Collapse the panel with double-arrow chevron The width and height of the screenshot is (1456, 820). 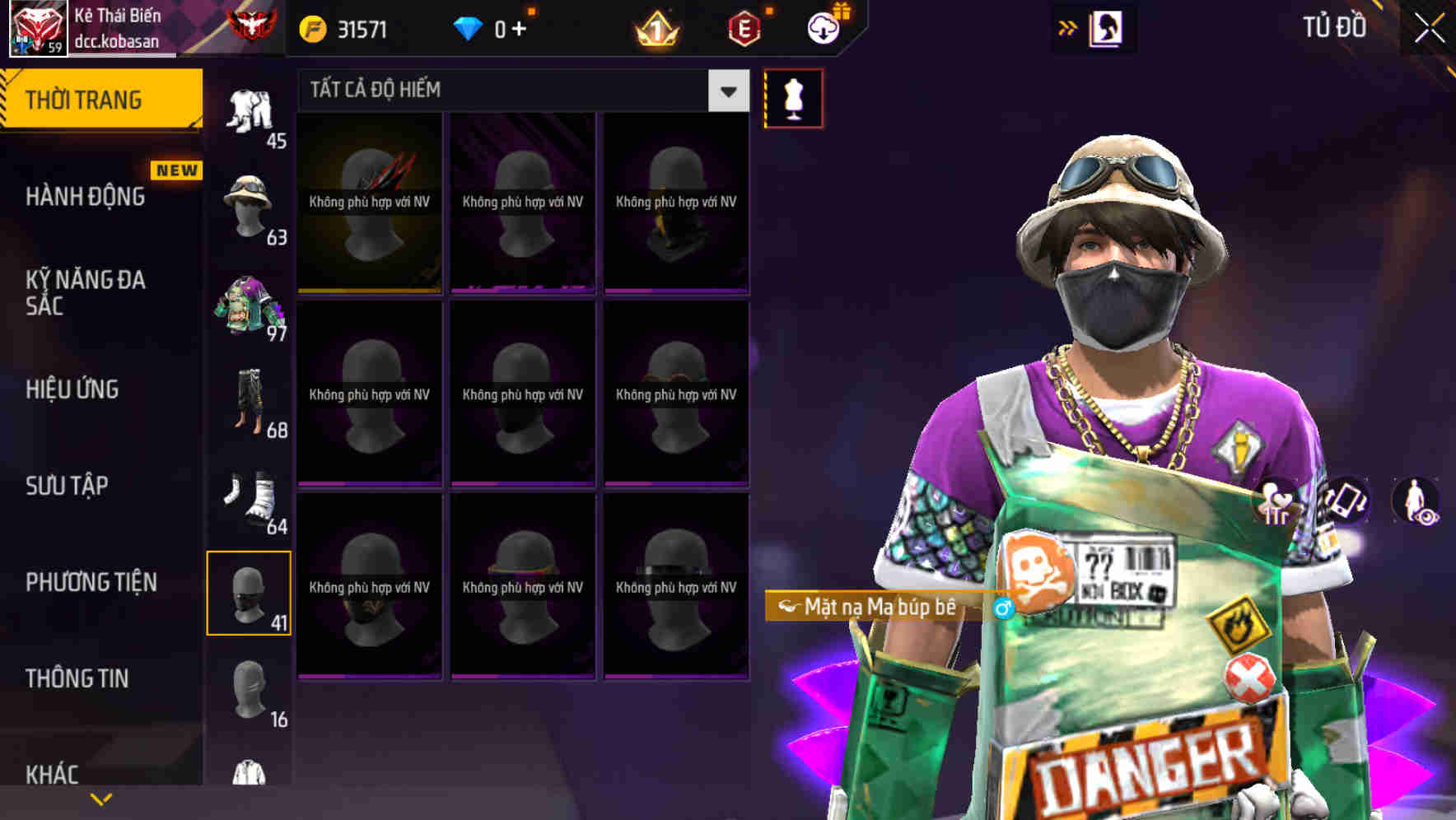pos(1066,27)
